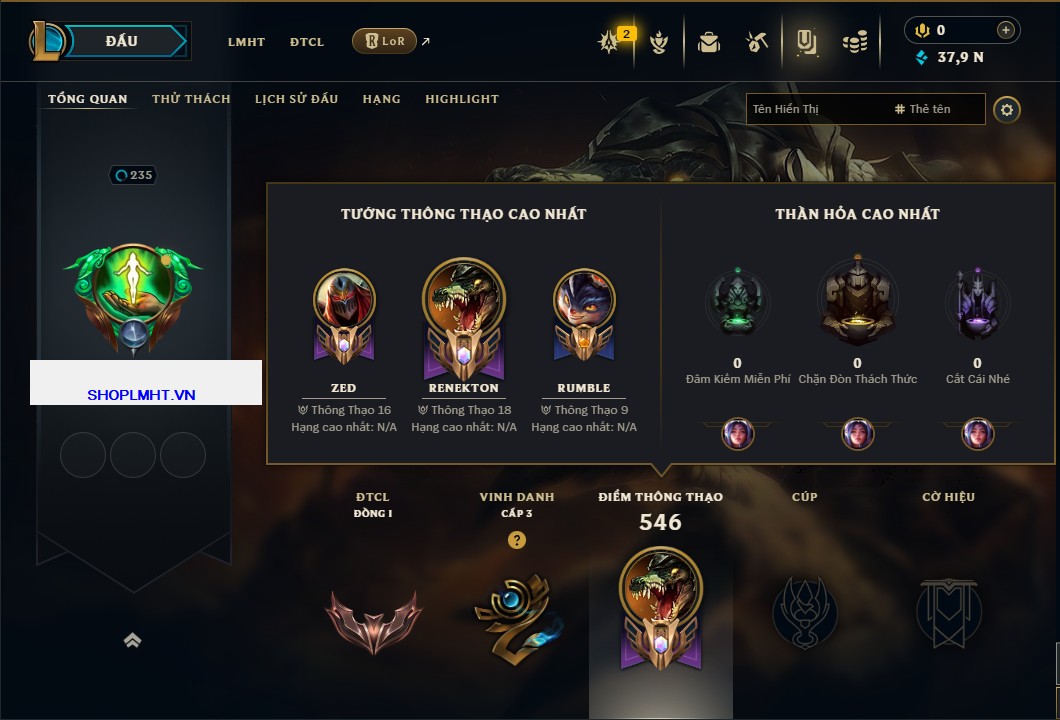Select the CỜ HIỆU banner emblem
Image resolution: width=1060 pixels, height=720 pixels.
948,612
